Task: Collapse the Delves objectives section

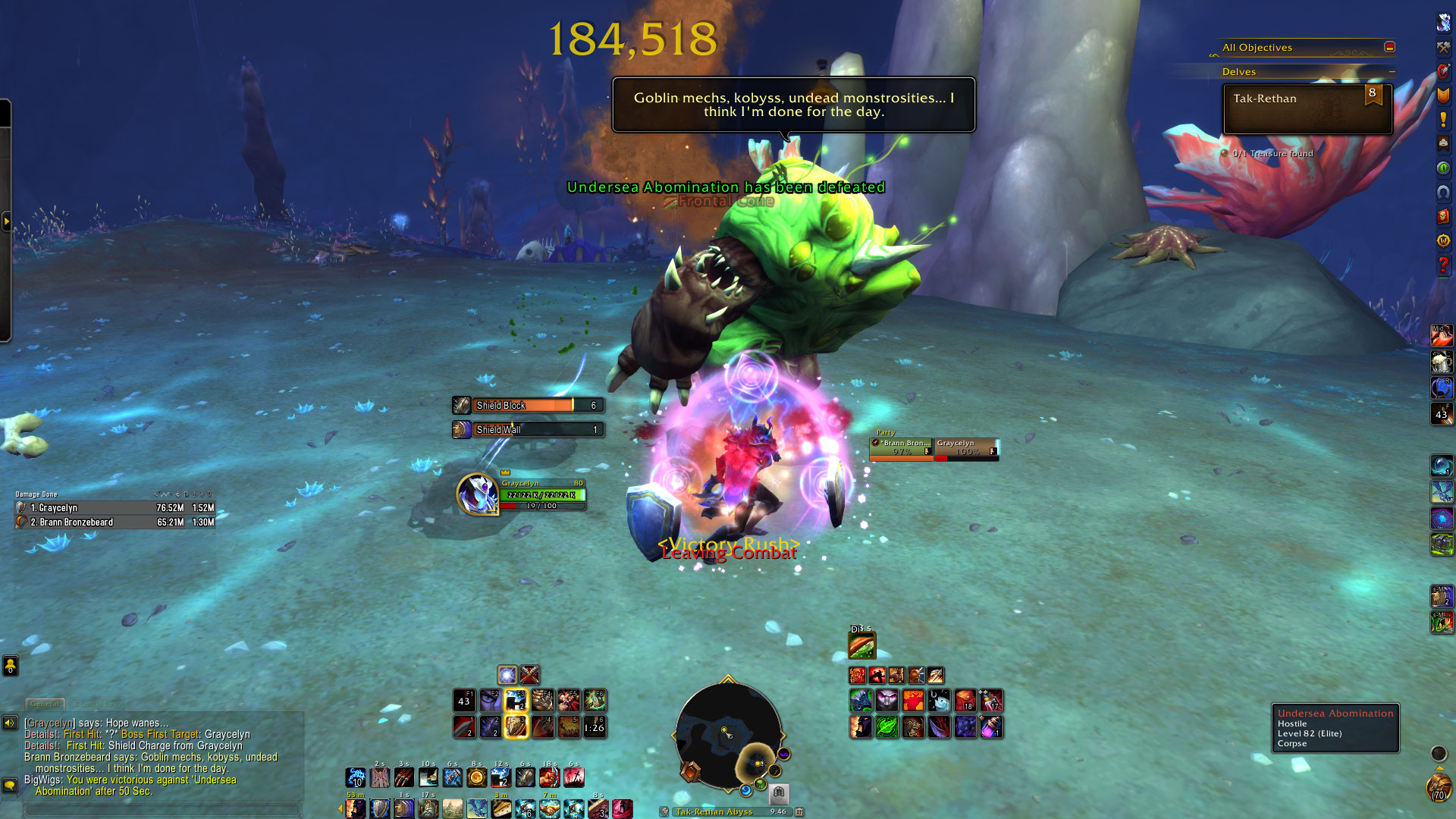Action: [x=1392, y=72]
